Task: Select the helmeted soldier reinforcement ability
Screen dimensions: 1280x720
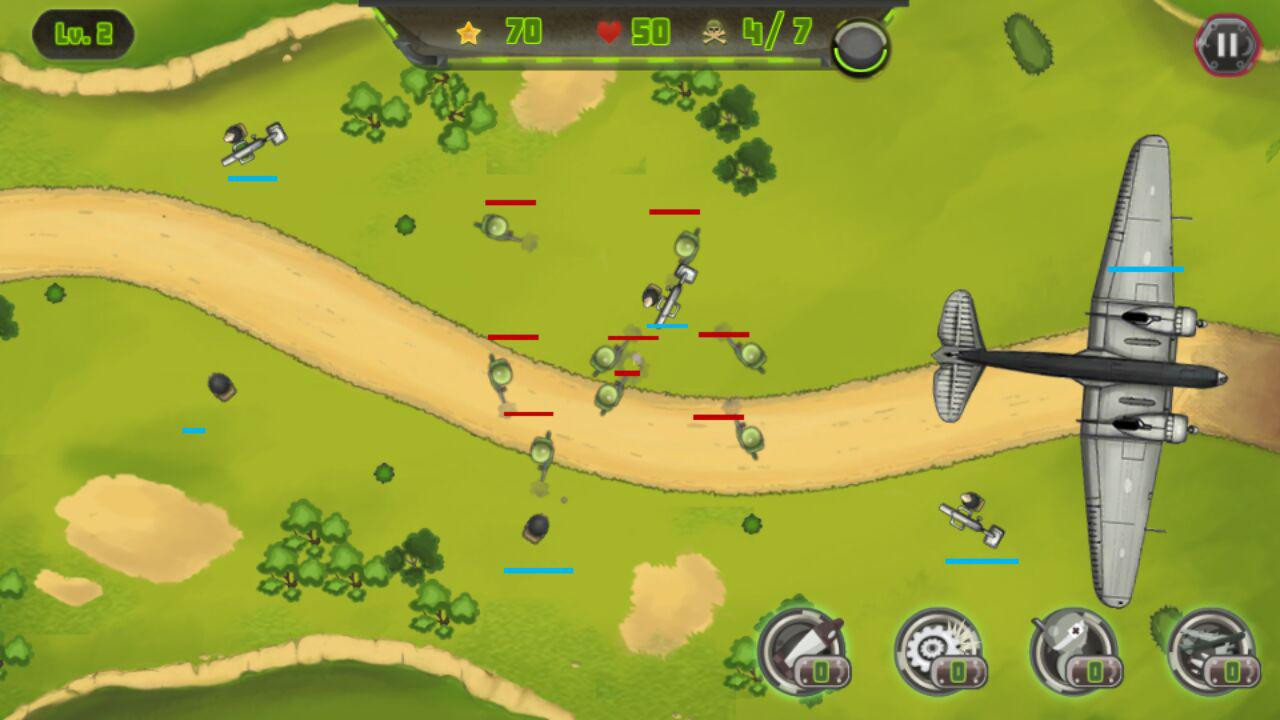Action: click(1074, 651)
